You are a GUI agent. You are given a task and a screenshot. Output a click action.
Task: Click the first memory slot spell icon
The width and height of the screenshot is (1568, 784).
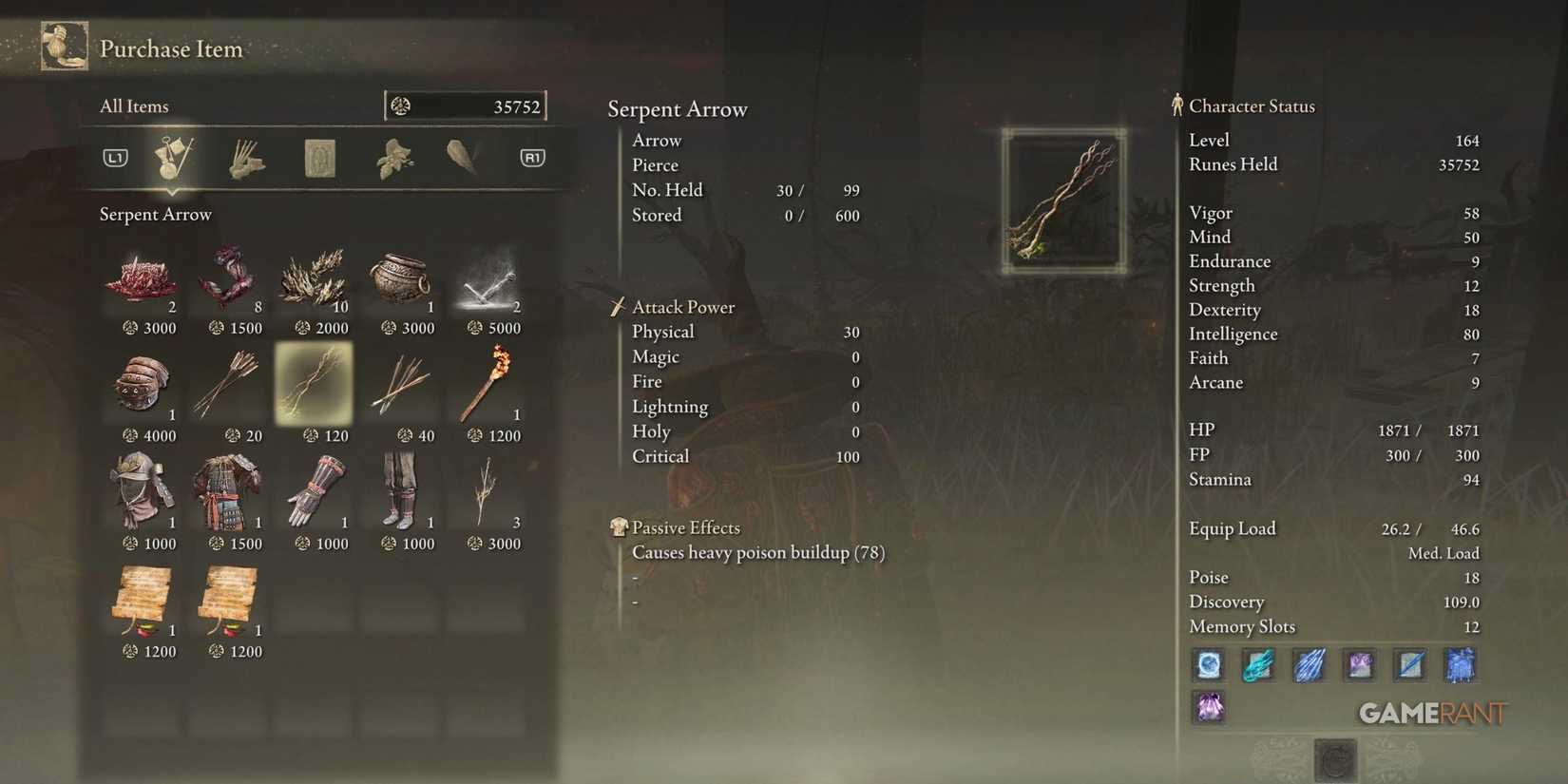pyautogui.click(x=1208, y=665)
